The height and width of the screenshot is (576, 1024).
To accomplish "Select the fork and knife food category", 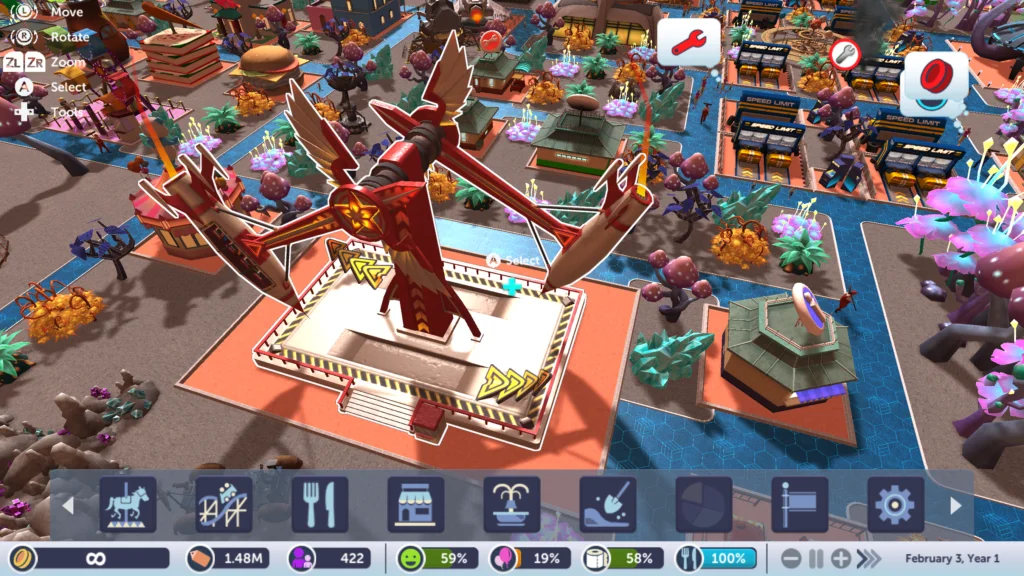I will (x=319, y=505).
